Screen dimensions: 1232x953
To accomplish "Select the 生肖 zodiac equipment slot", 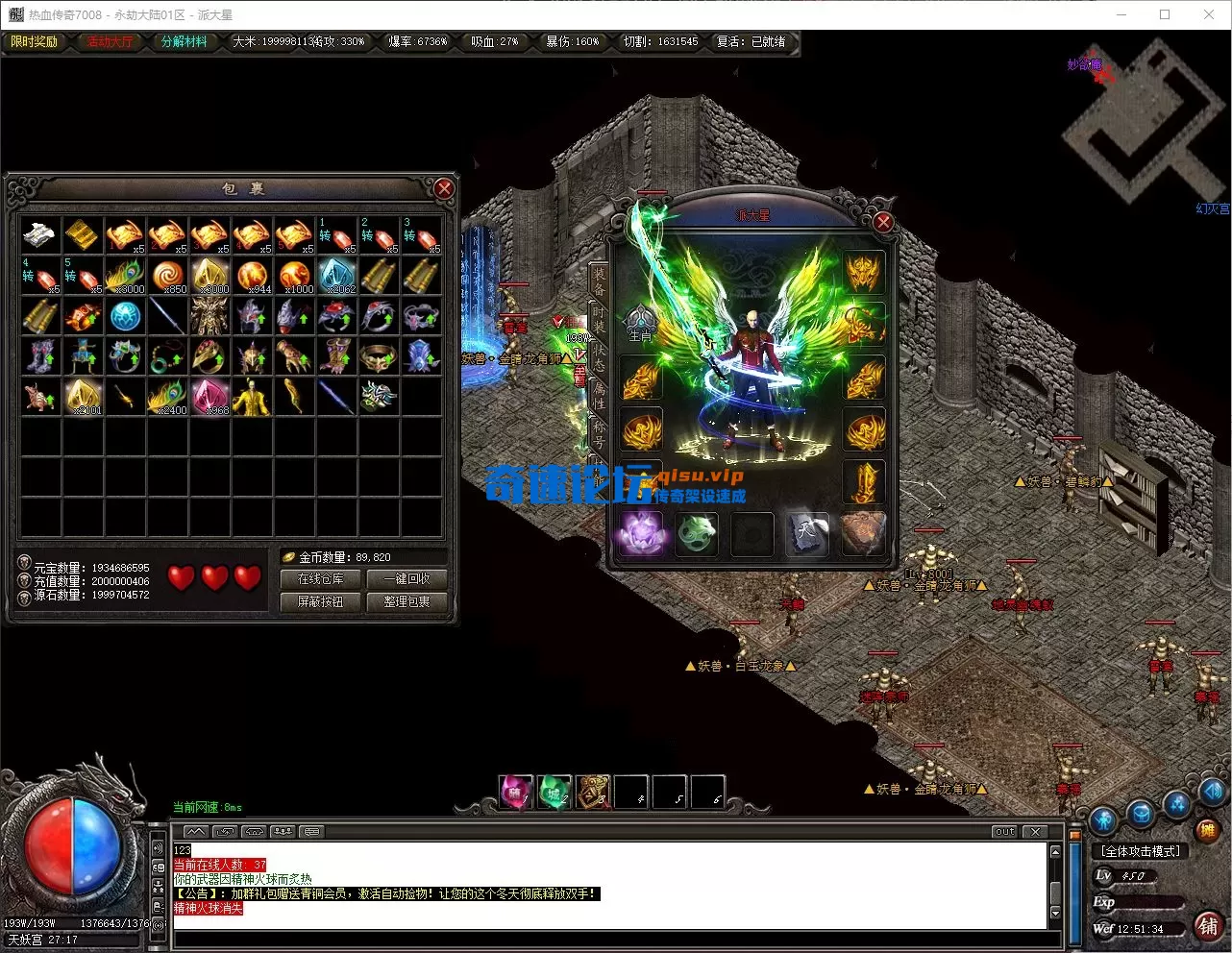I will tap(641, 326).
